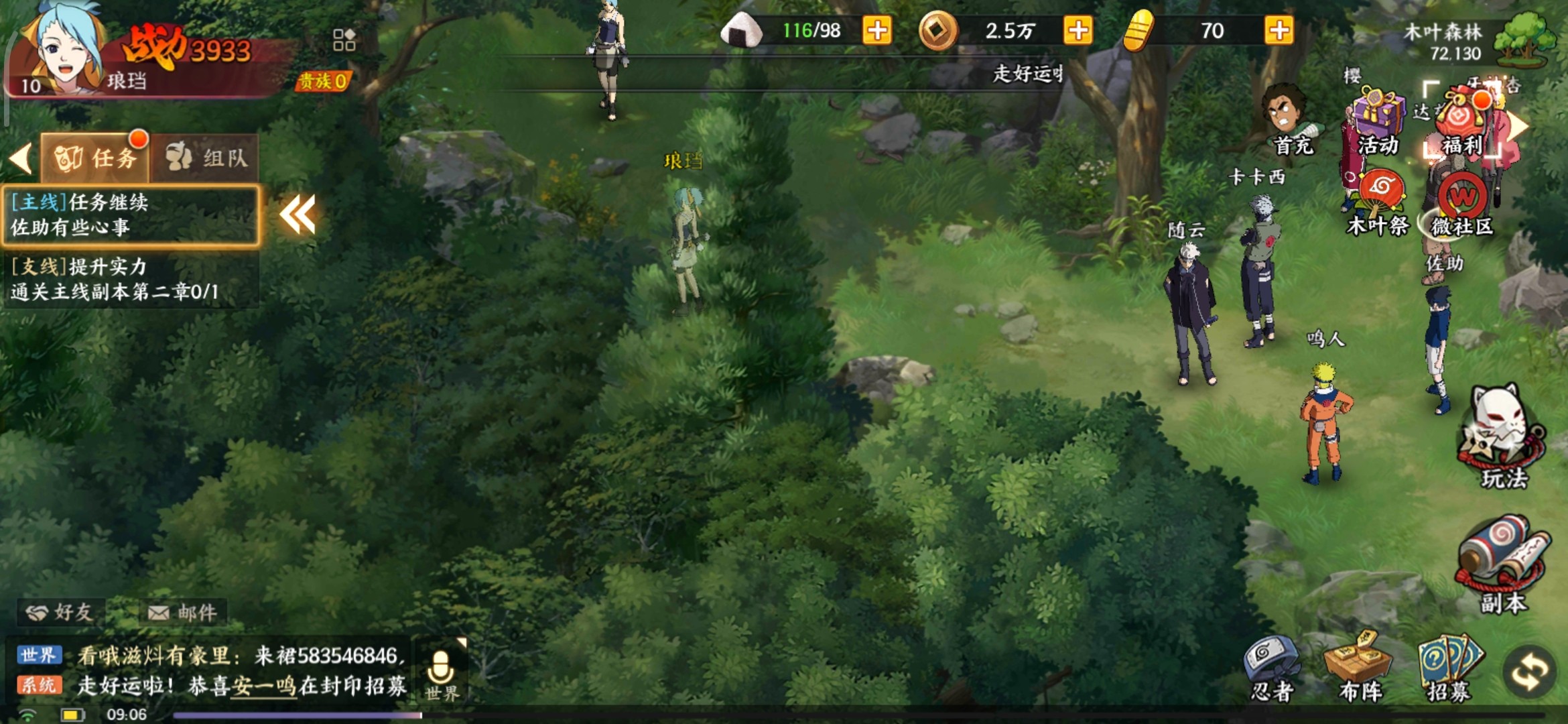The width and height of the screenshot is (1568, 724).
Task: Add more copper coins
Action: tap(1078, 31)
